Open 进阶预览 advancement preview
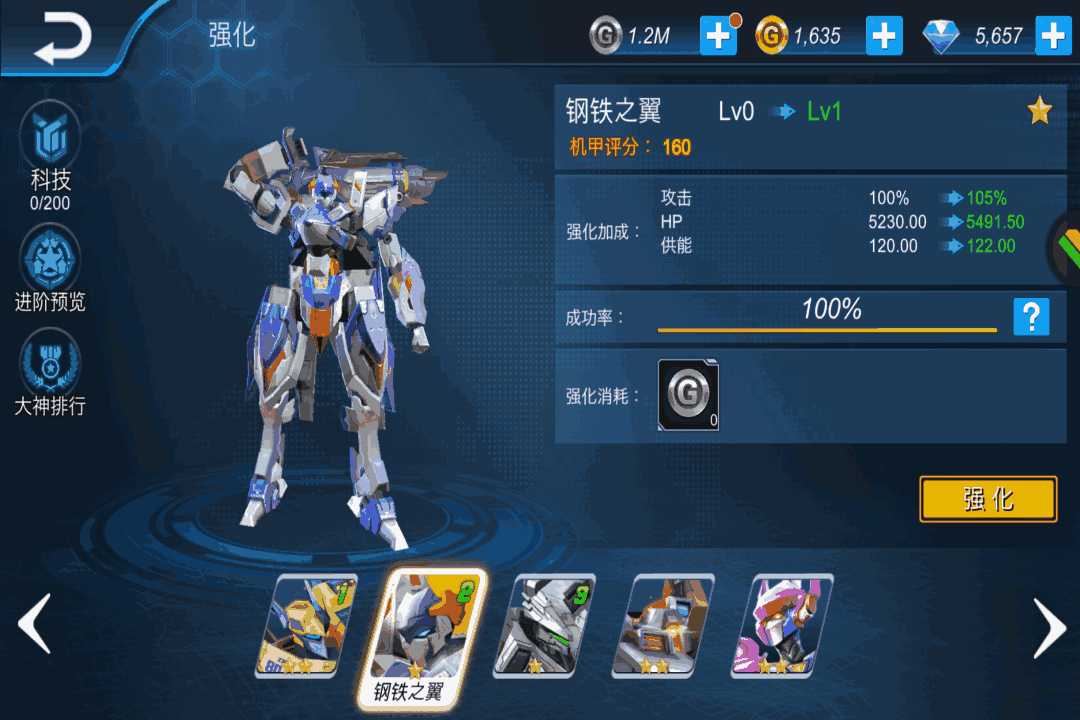The height and width of the screenshot is (720, 1080). [50, 270]
